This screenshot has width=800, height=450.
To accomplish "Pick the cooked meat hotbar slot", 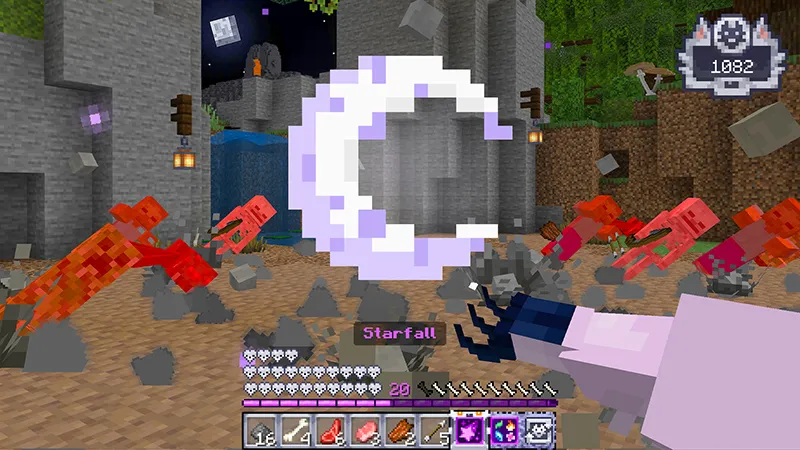I will click(399, 431).
